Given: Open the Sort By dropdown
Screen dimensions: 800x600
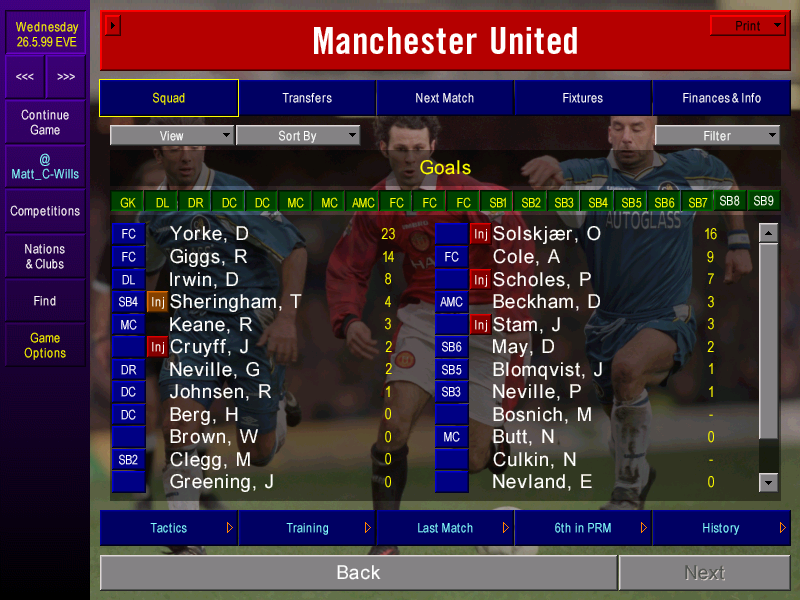Looking at the screenshot, I should [x=297, y=136].
